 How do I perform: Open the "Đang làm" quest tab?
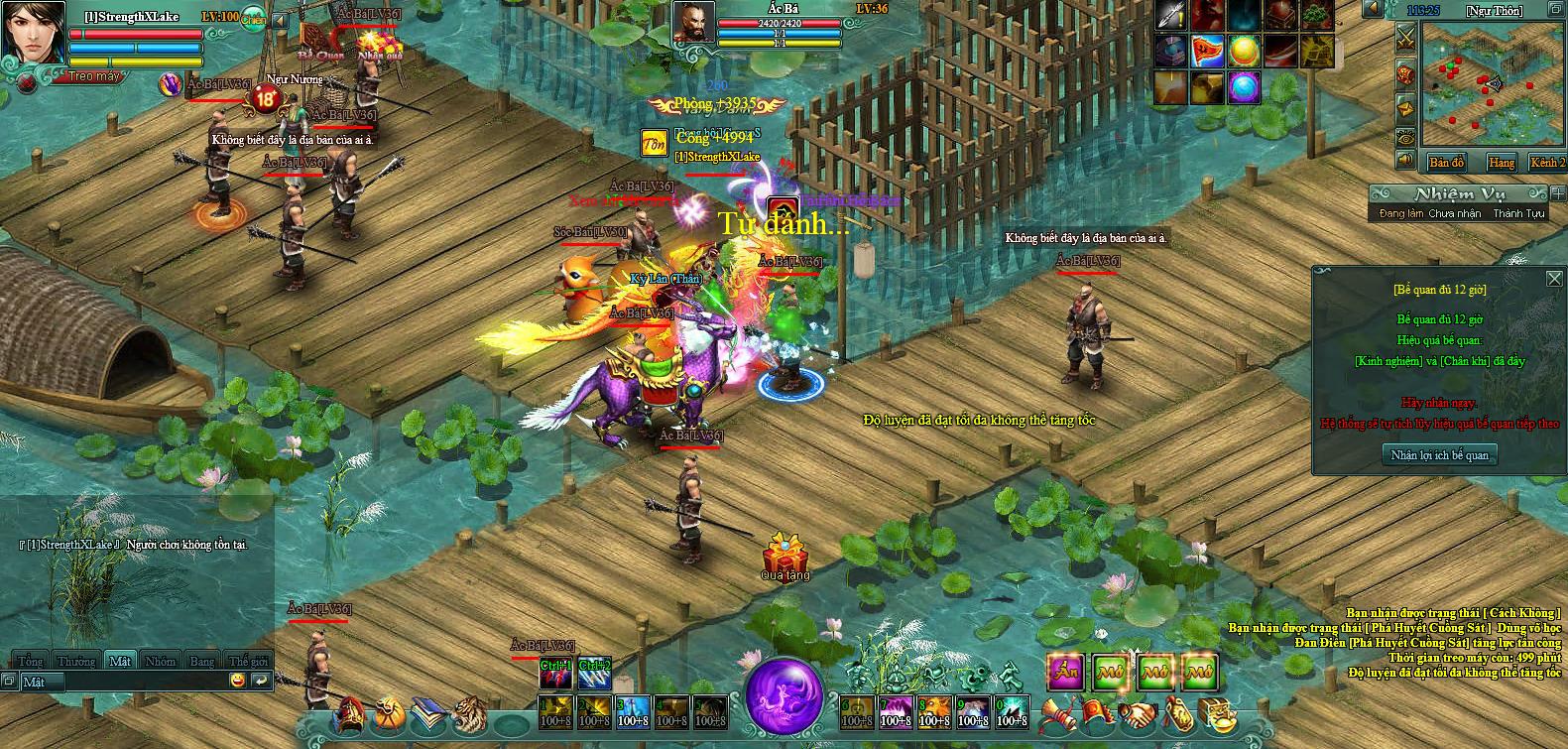1402,214
